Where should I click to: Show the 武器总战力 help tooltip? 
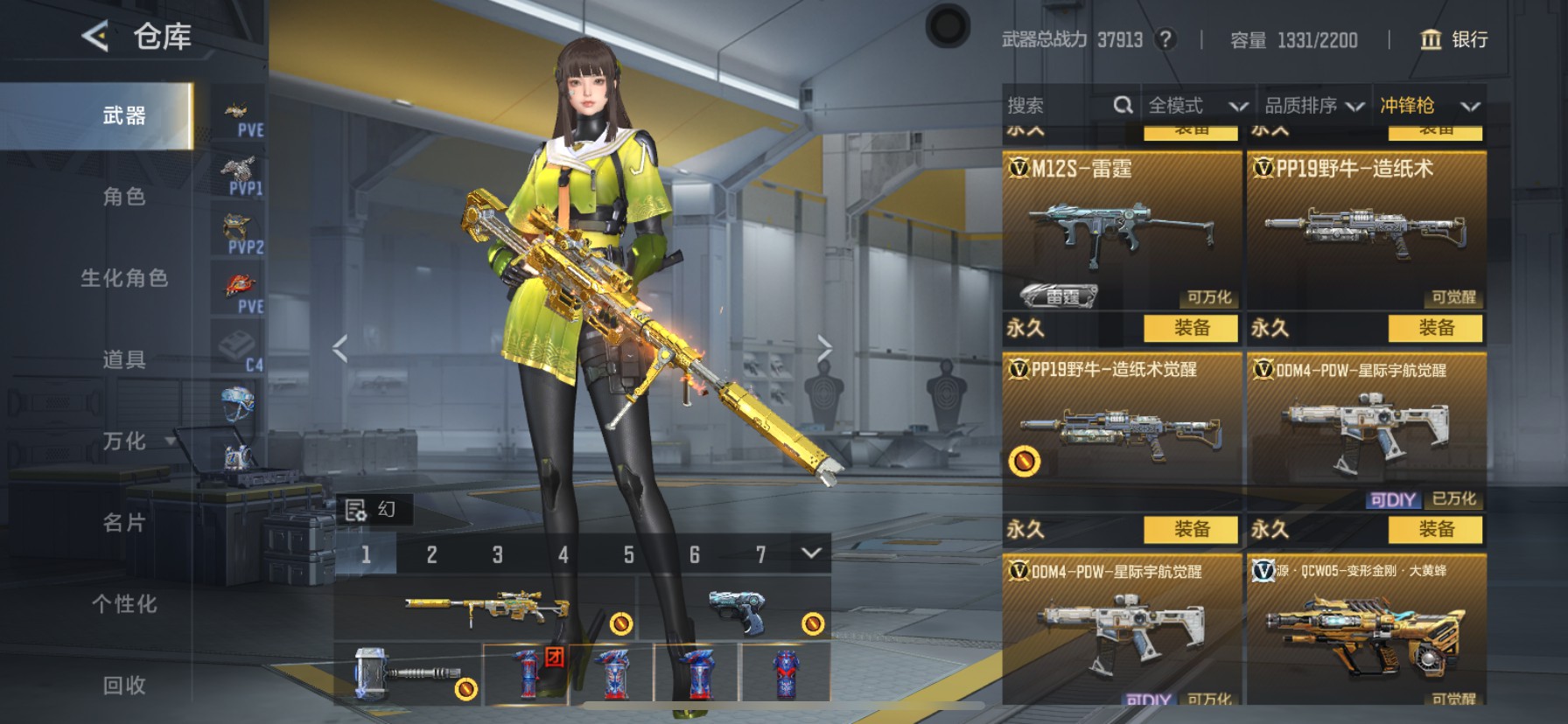(x=1165, y=39)
